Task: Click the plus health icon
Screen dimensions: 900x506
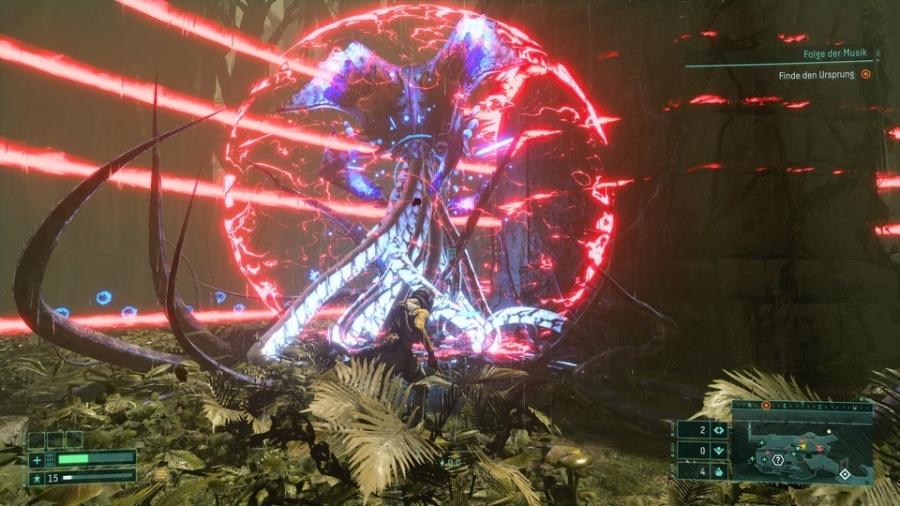Action: 36,460
